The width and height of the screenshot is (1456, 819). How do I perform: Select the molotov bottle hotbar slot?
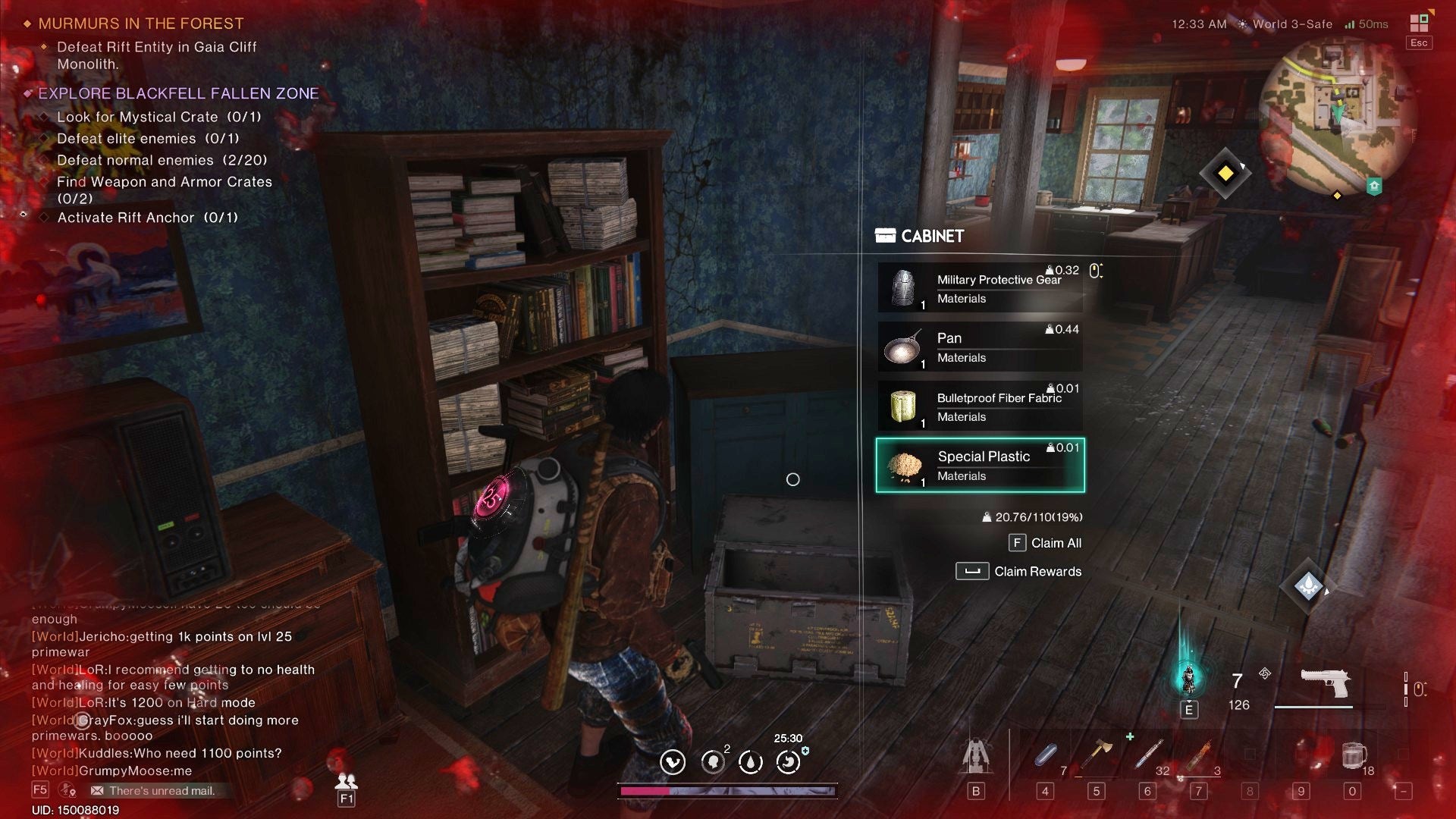(x=1199, y=755)
